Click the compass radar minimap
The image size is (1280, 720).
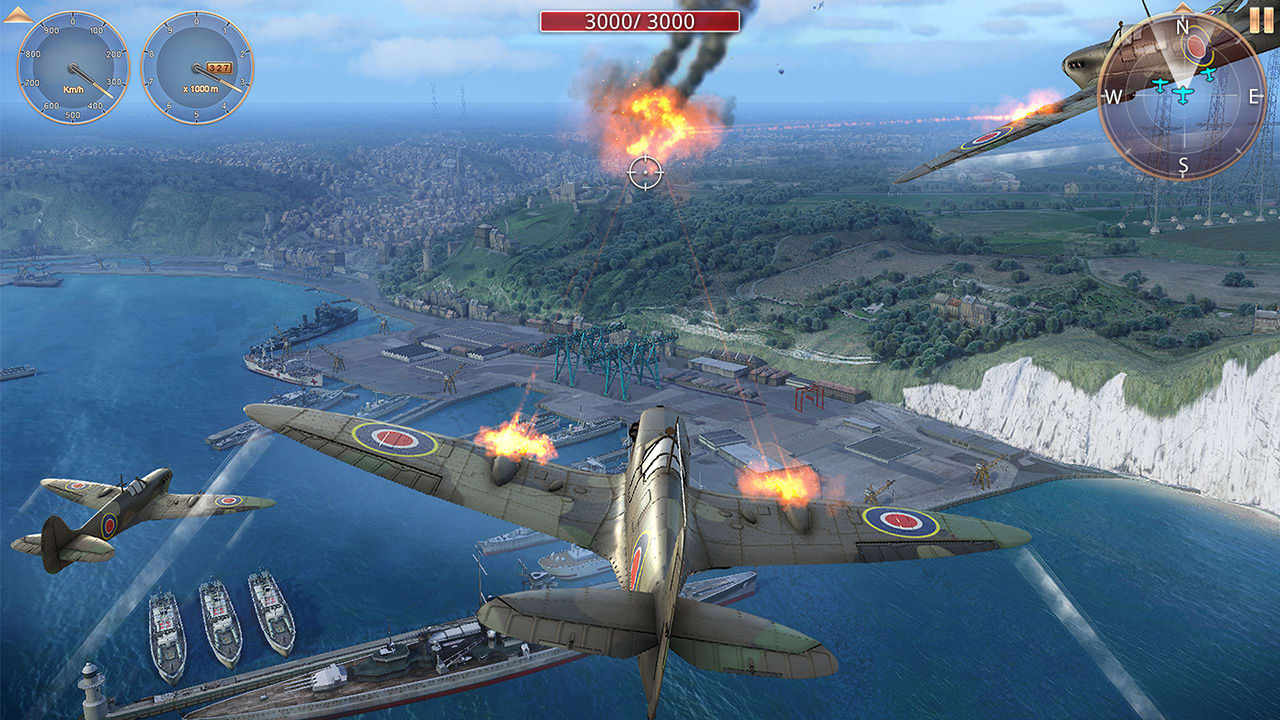tap(1183, 96)
